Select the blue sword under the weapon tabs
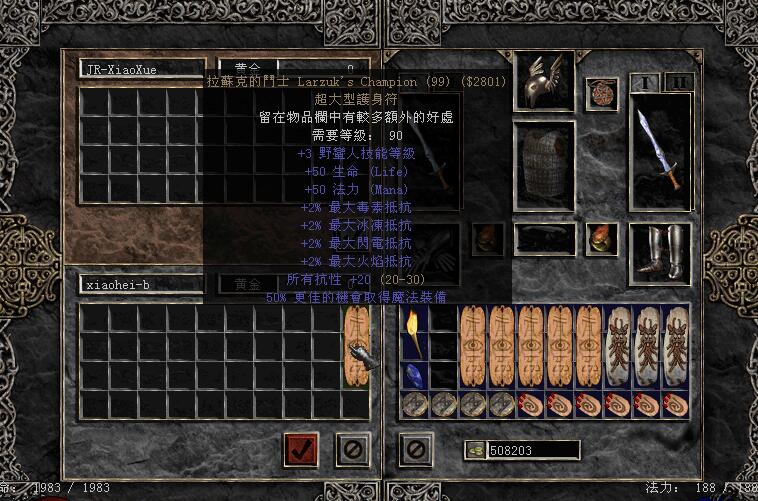 [x=660, y=152]
